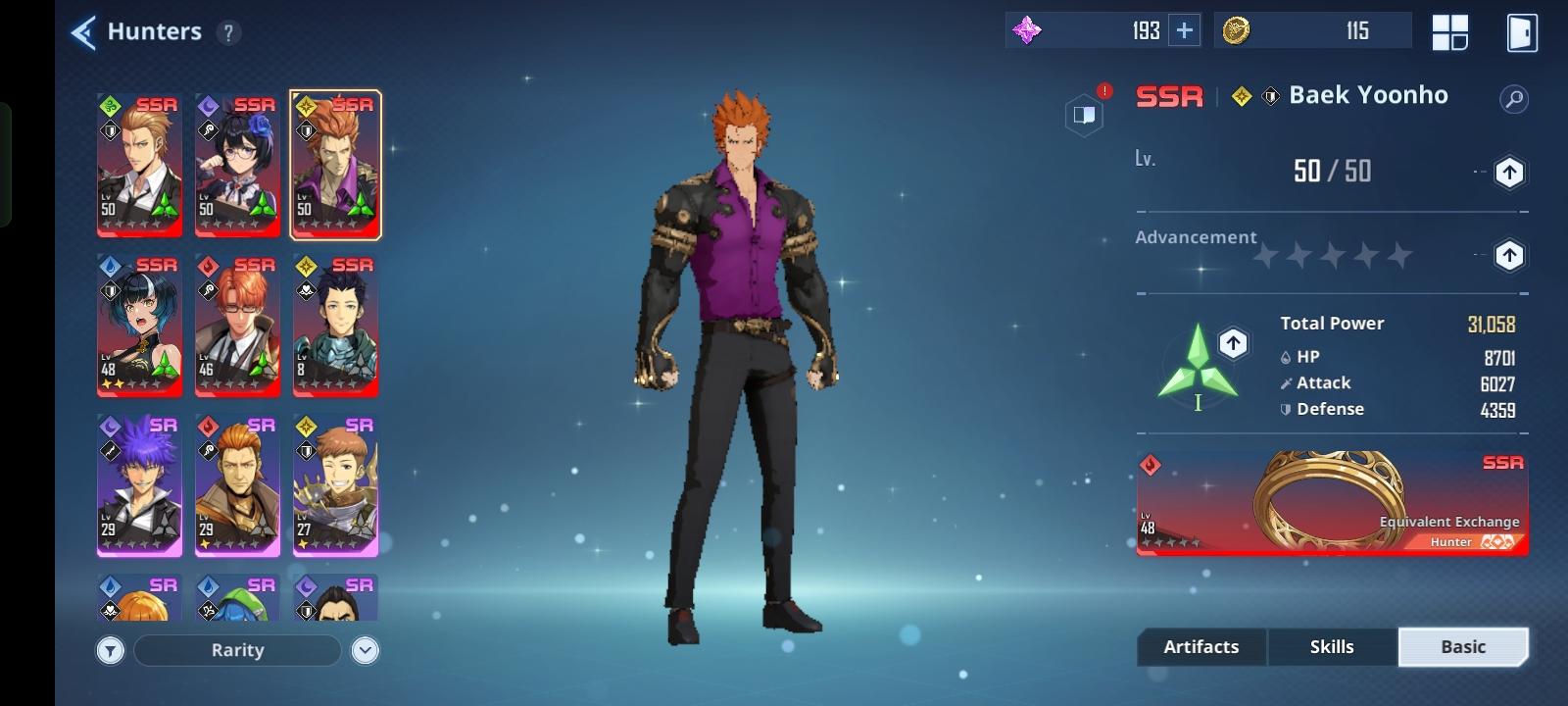Click the question mark help icon beside Hunters
Image resolution: width=1568 pixels, height=706 pixels.
coord(227,31)
